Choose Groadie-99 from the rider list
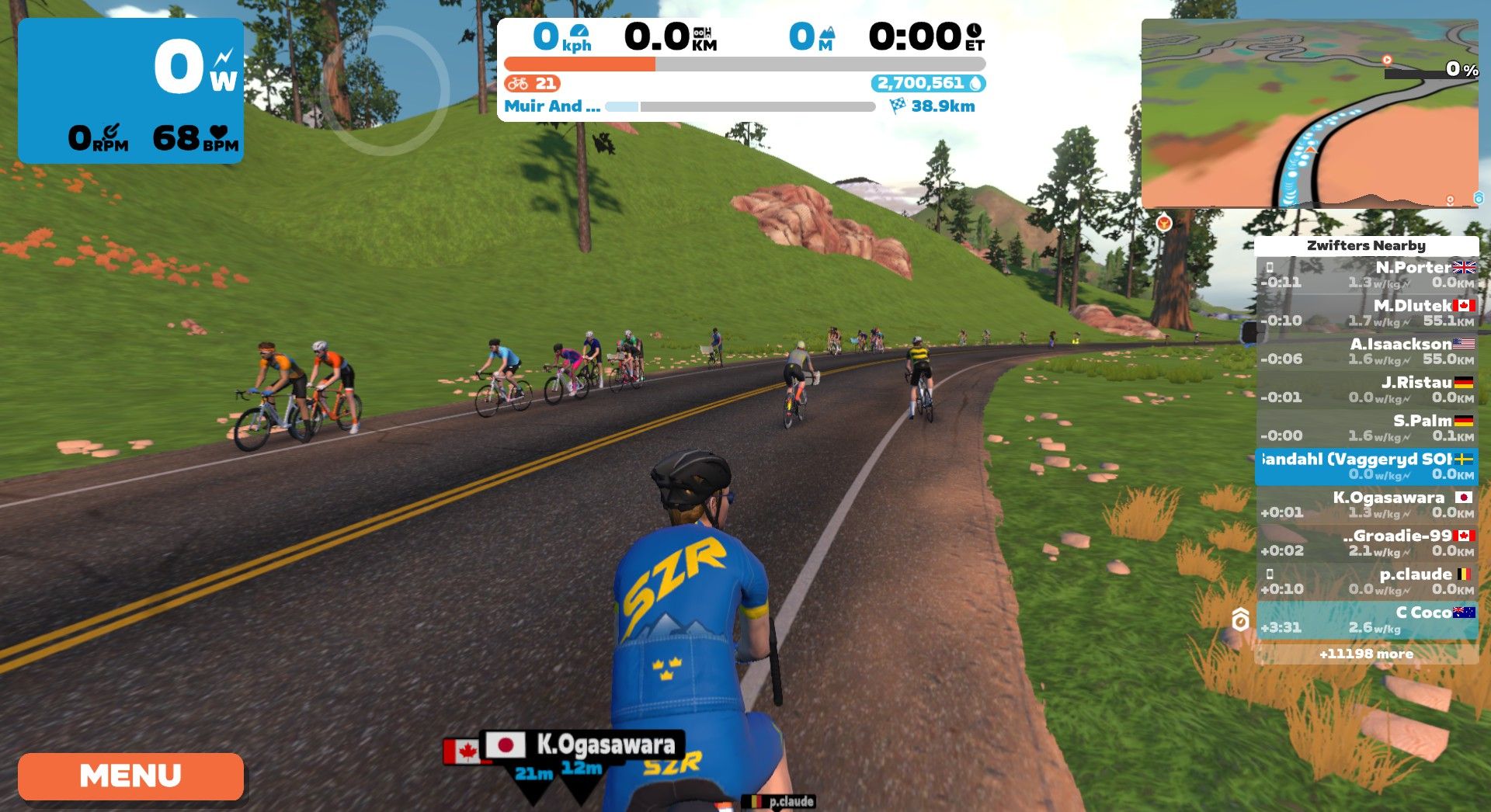The image size is (1491, 812). 1367,543
